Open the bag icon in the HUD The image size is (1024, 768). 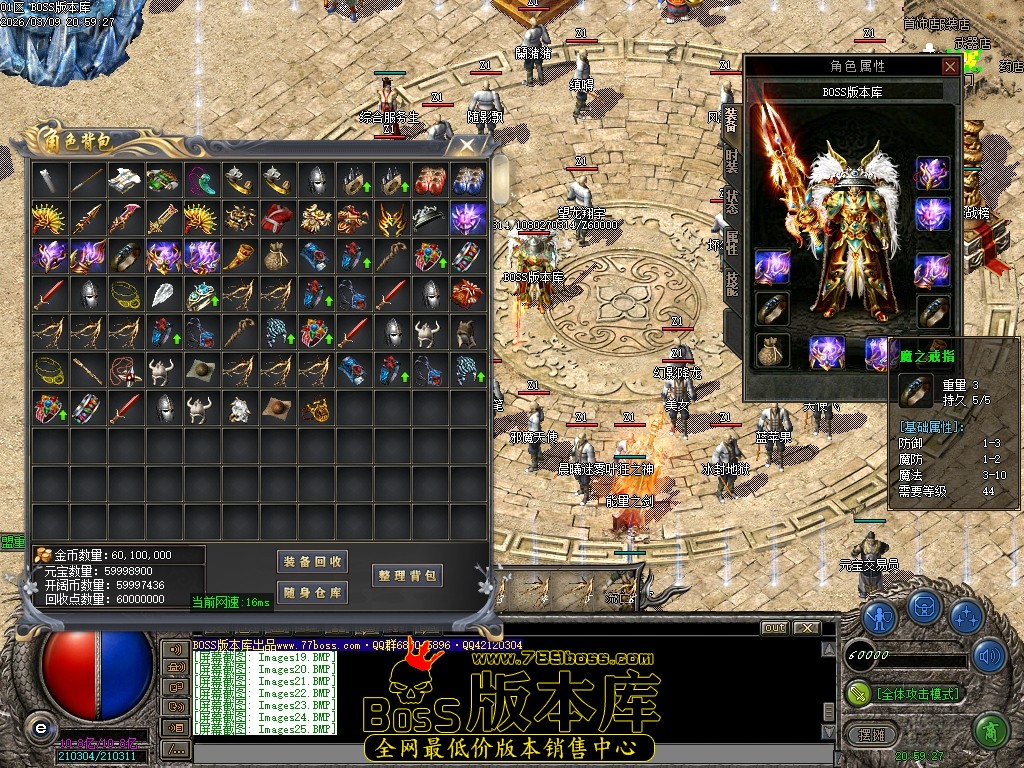click(x=923, y=609)
